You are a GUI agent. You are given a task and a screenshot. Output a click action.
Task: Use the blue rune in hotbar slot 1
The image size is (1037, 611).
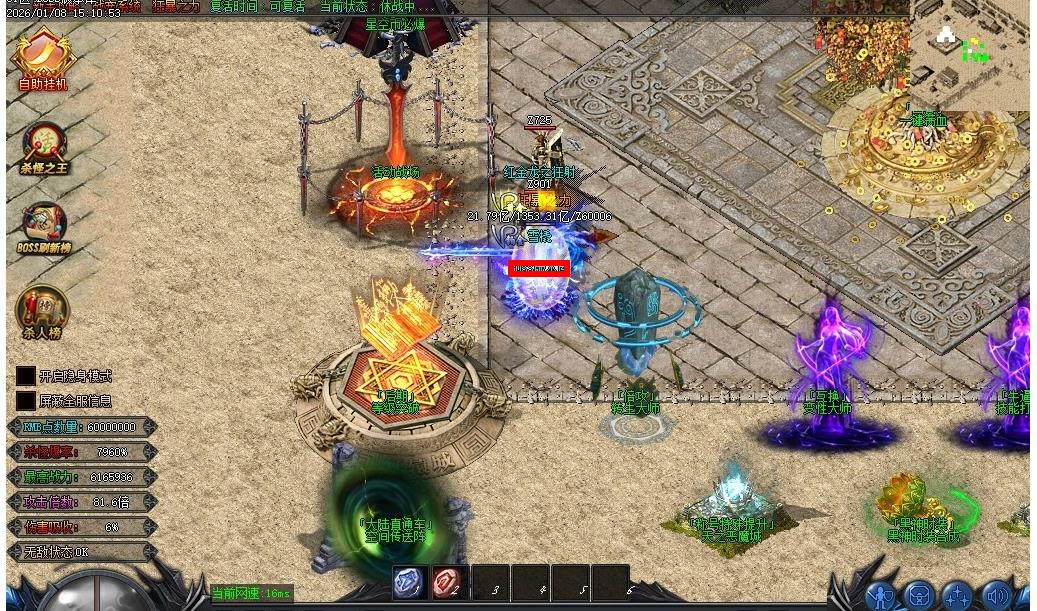409,583
